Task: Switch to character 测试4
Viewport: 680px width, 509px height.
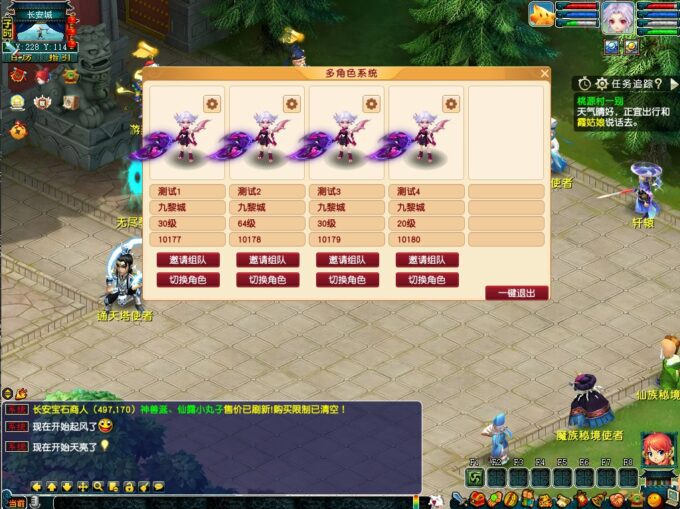Action: point(427,280)
